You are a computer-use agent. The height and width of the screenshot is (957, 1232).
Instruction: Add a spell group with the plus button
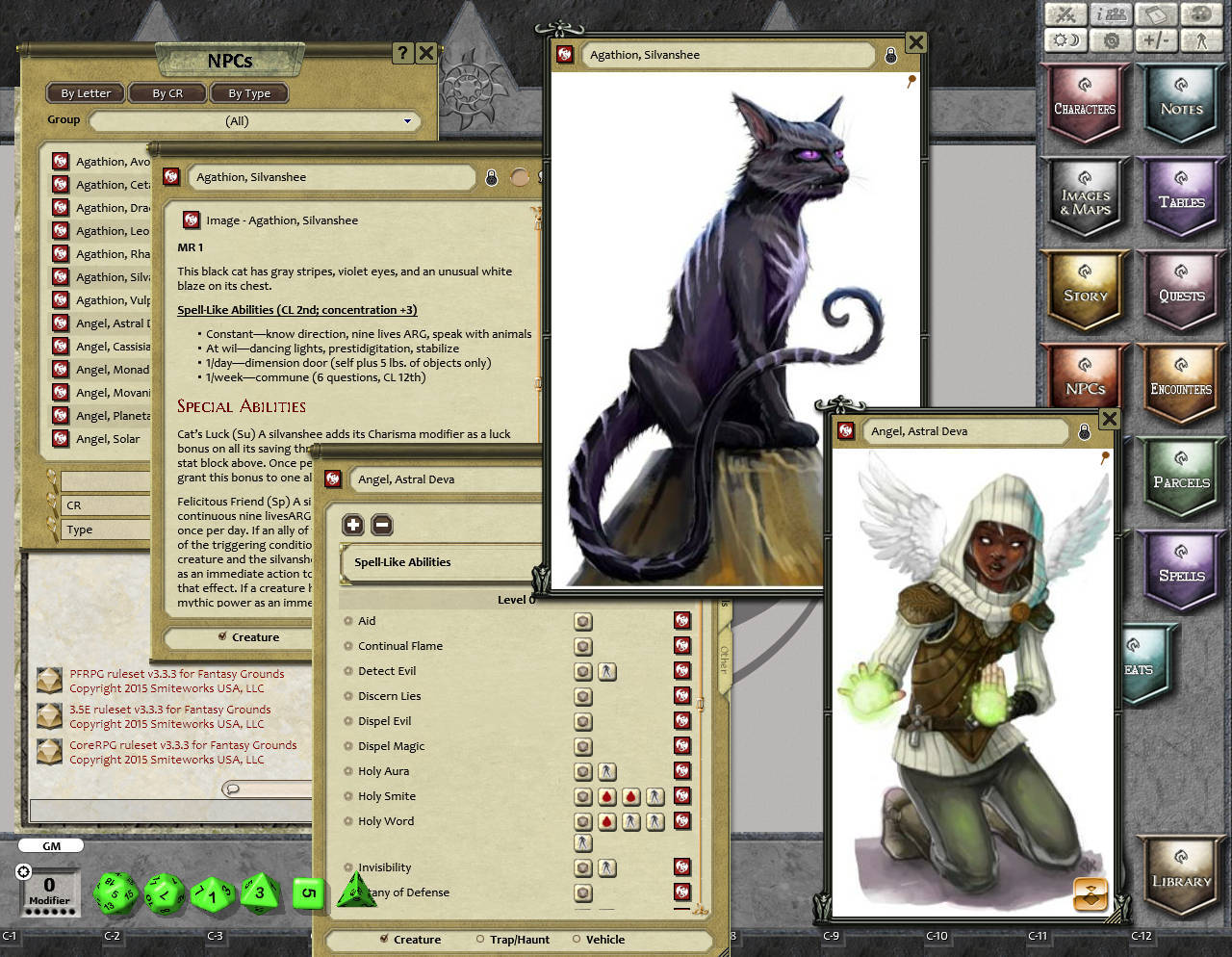point(353,525)
